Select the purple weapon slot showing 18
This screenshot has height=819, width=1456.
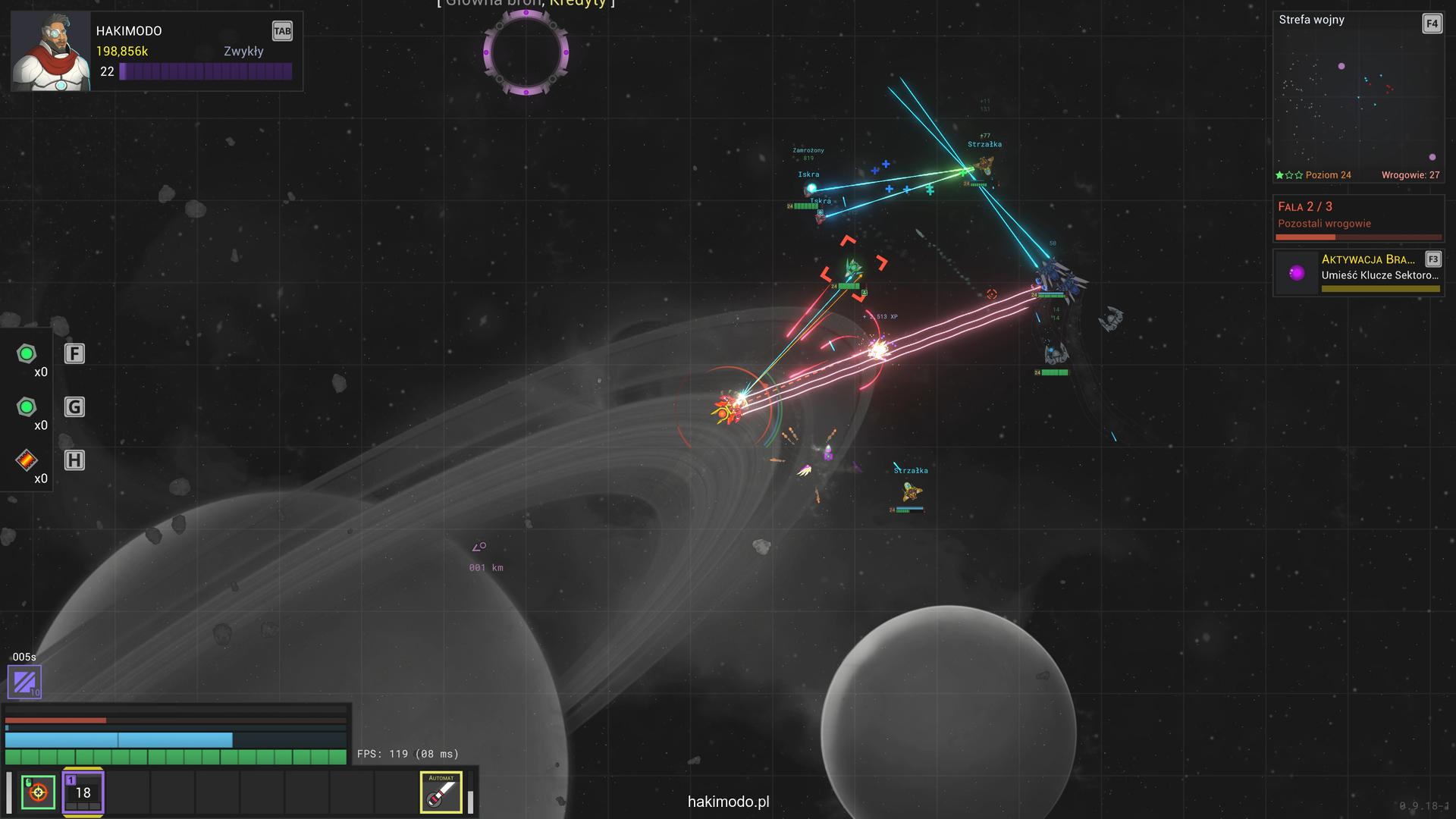coord(83,792)
